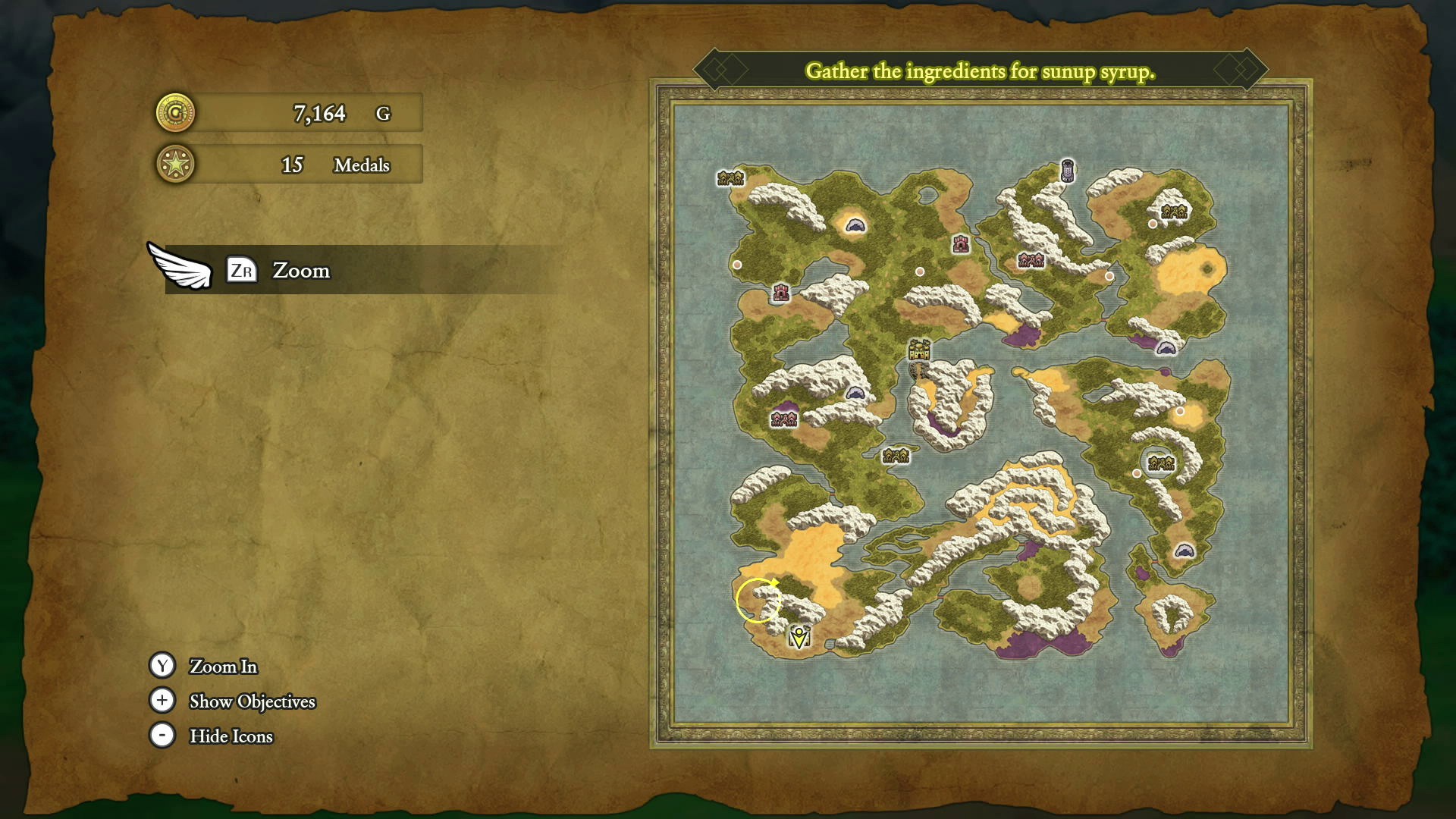Click the yellow circular map cursor
Image resolution: width=1456 pixels, height=819 pixels.
758,600
